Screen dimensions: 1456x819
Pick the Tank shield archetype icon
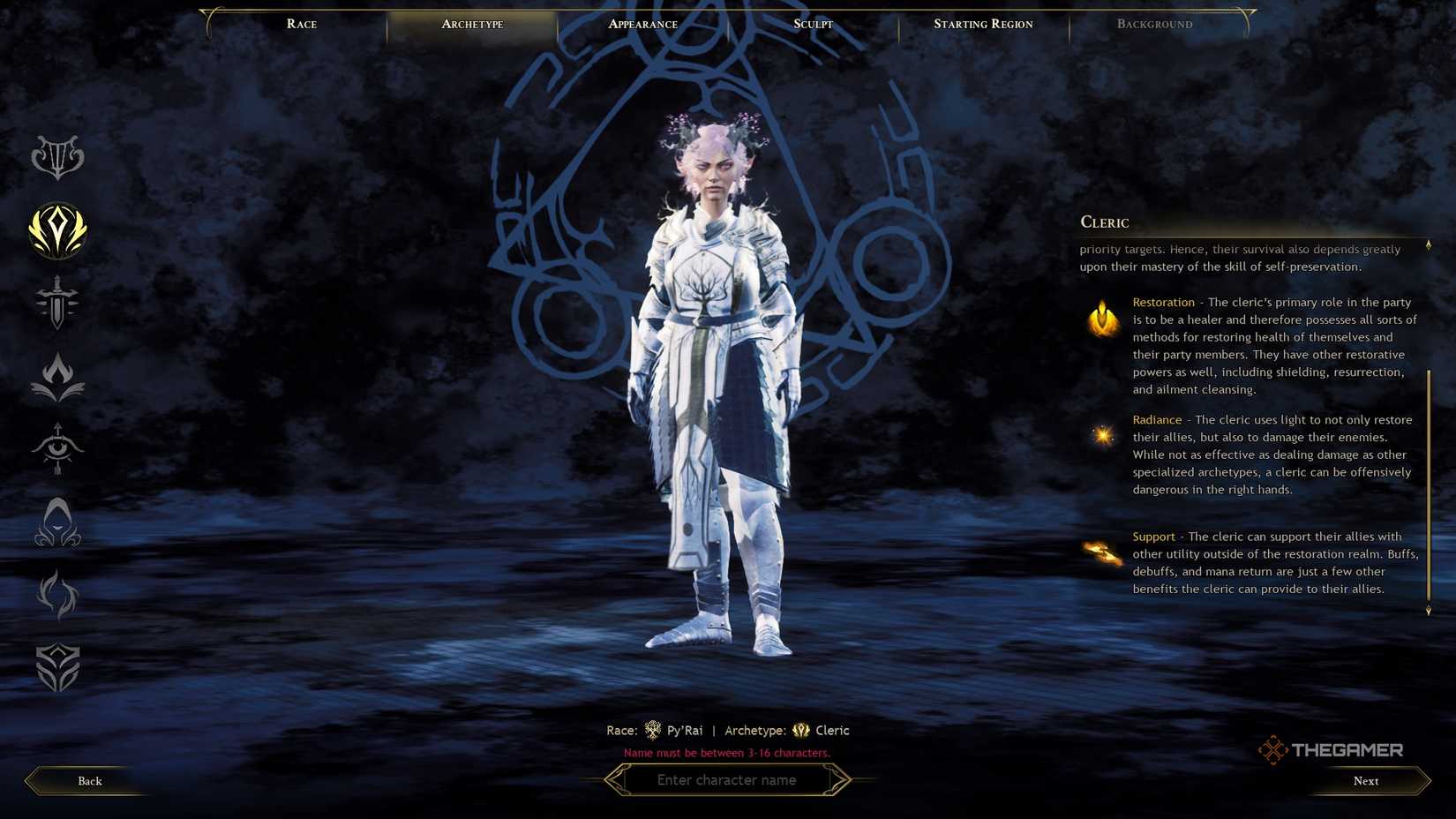[57, 669]
